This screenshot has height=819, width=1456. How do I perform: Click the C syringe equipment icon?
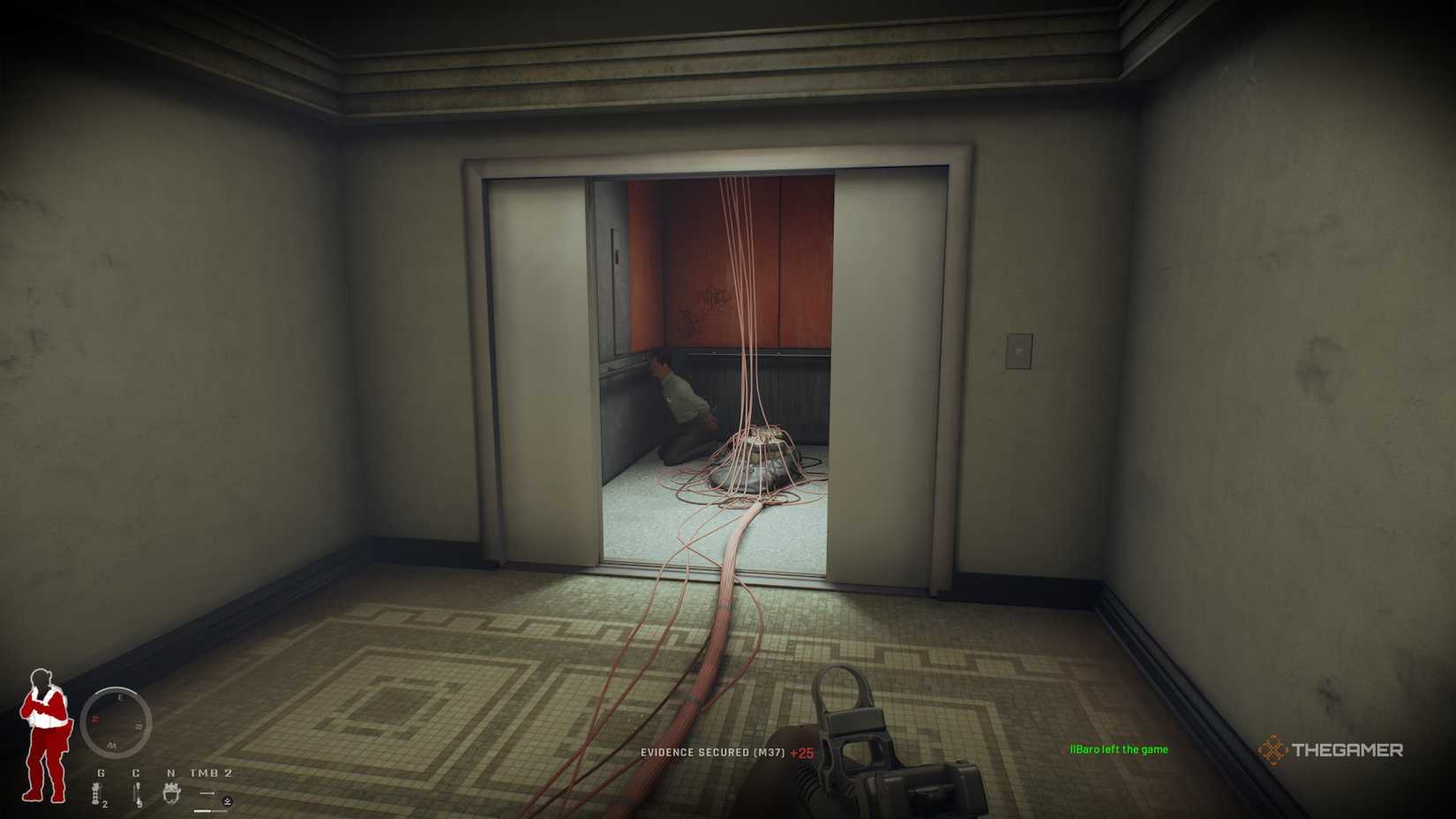pyautogui.click(x=138, y=793)
